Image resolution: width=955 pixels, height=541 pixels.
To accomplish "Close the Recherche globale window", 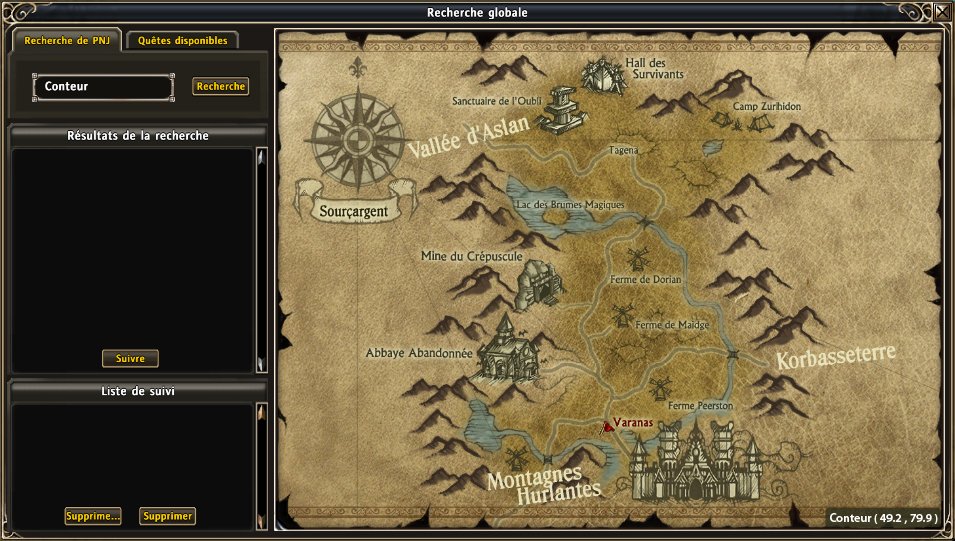I will coord(942,13).
